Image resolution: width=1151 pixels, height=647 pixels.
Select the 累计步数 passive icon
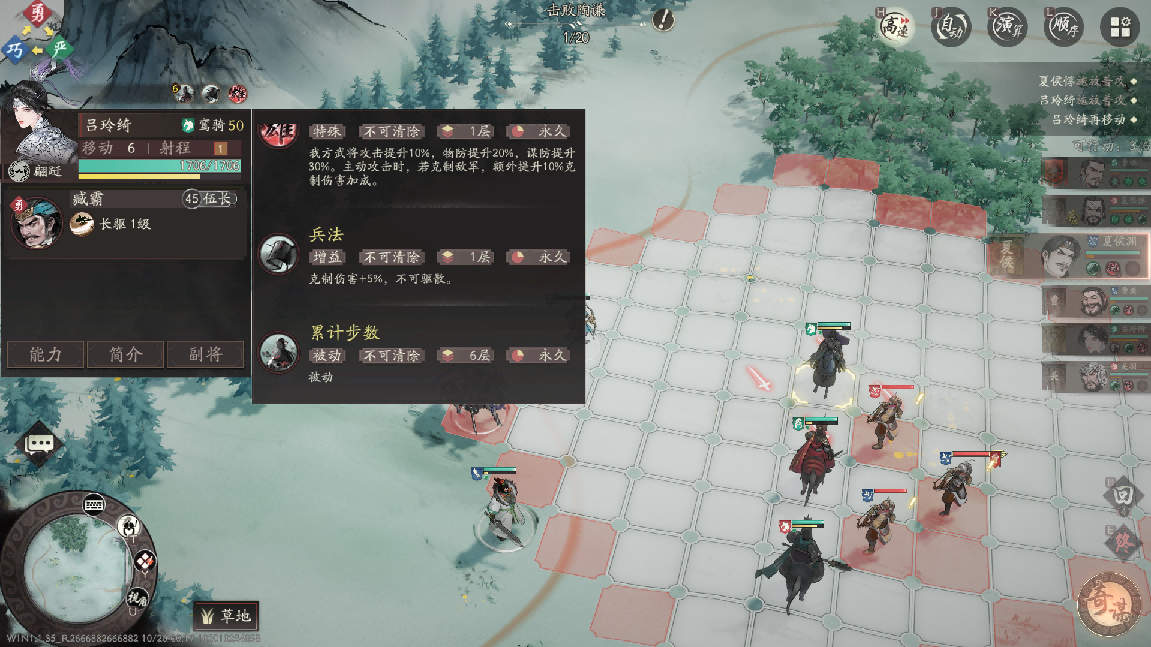pyautogui.click(x=279, y=352)
